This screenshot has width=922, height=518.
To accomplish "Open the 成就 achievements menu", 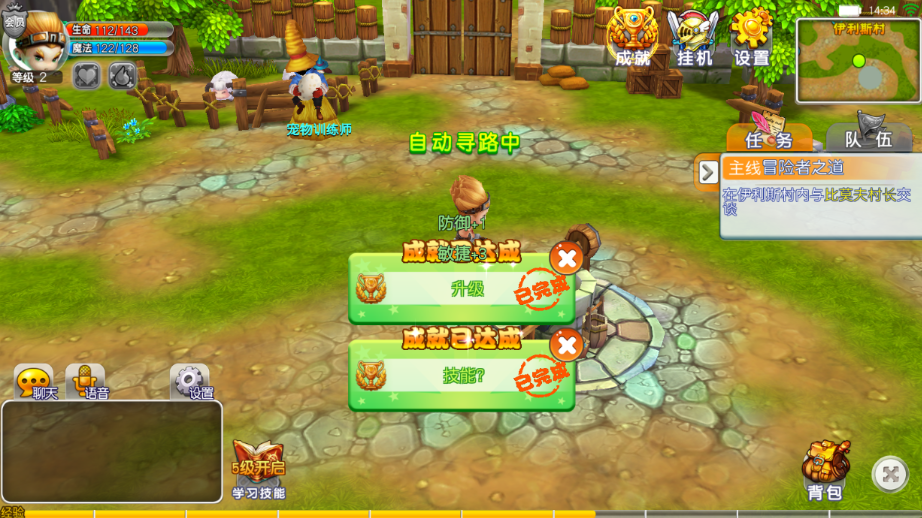I will [632, 36].
